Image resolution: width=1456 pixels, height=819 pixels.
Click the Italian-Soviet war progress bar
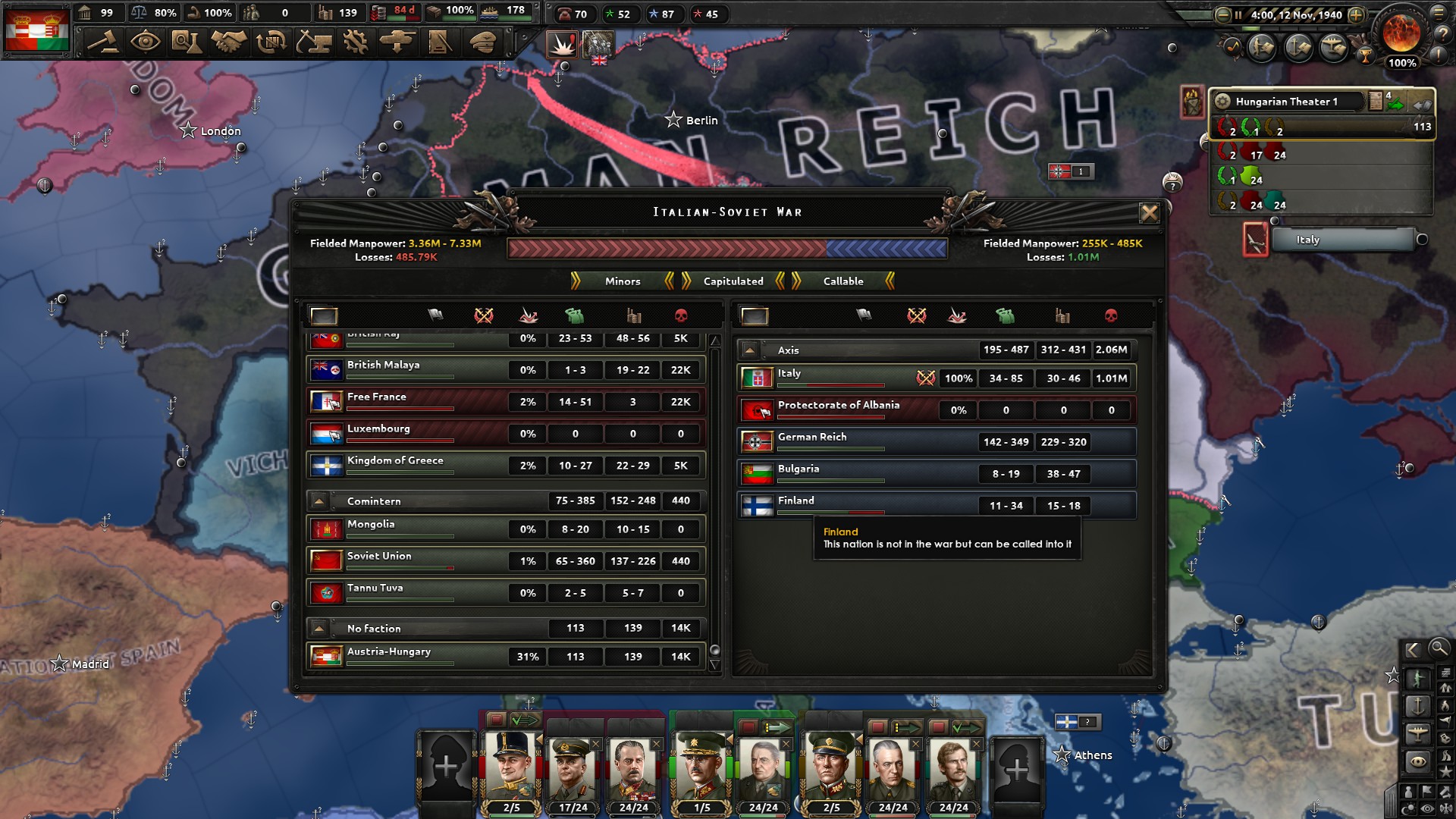726,246
